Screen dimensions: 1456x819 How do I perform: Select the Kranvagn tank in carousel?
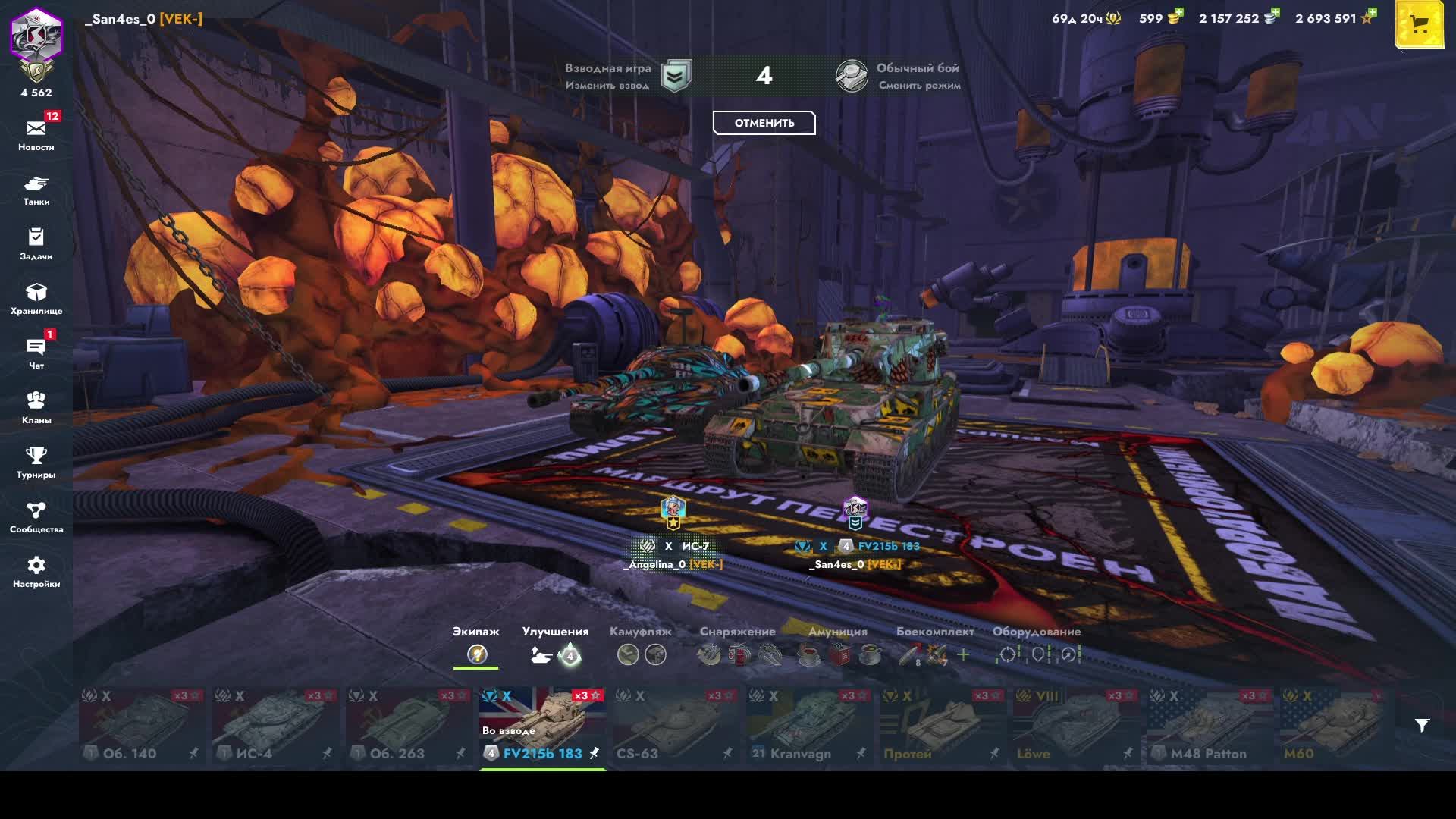point(809,727)
